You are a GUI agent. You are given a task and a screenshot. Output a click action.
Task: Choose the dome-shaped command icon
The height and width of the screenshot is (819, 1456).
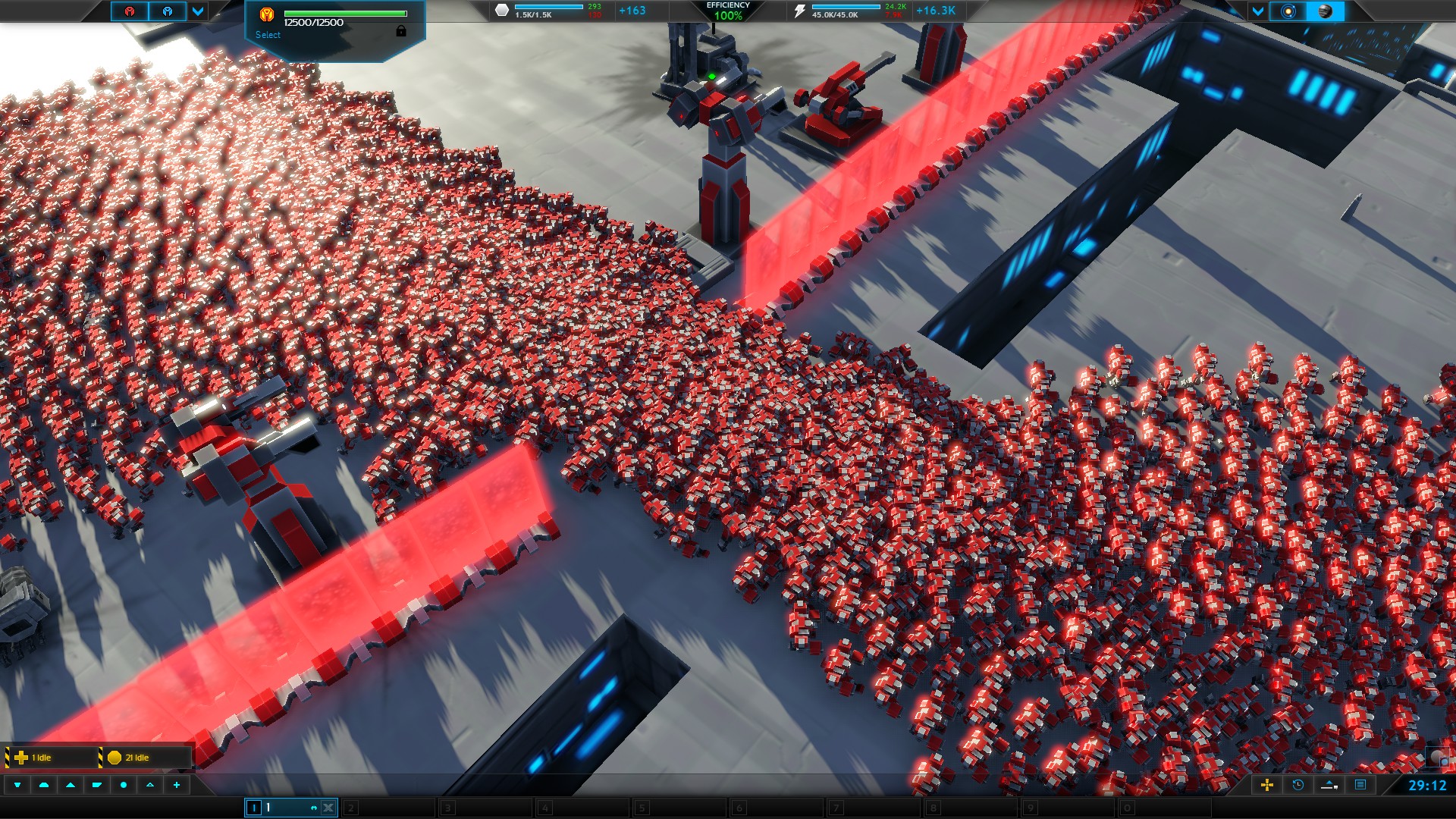[x=44, y=785]
